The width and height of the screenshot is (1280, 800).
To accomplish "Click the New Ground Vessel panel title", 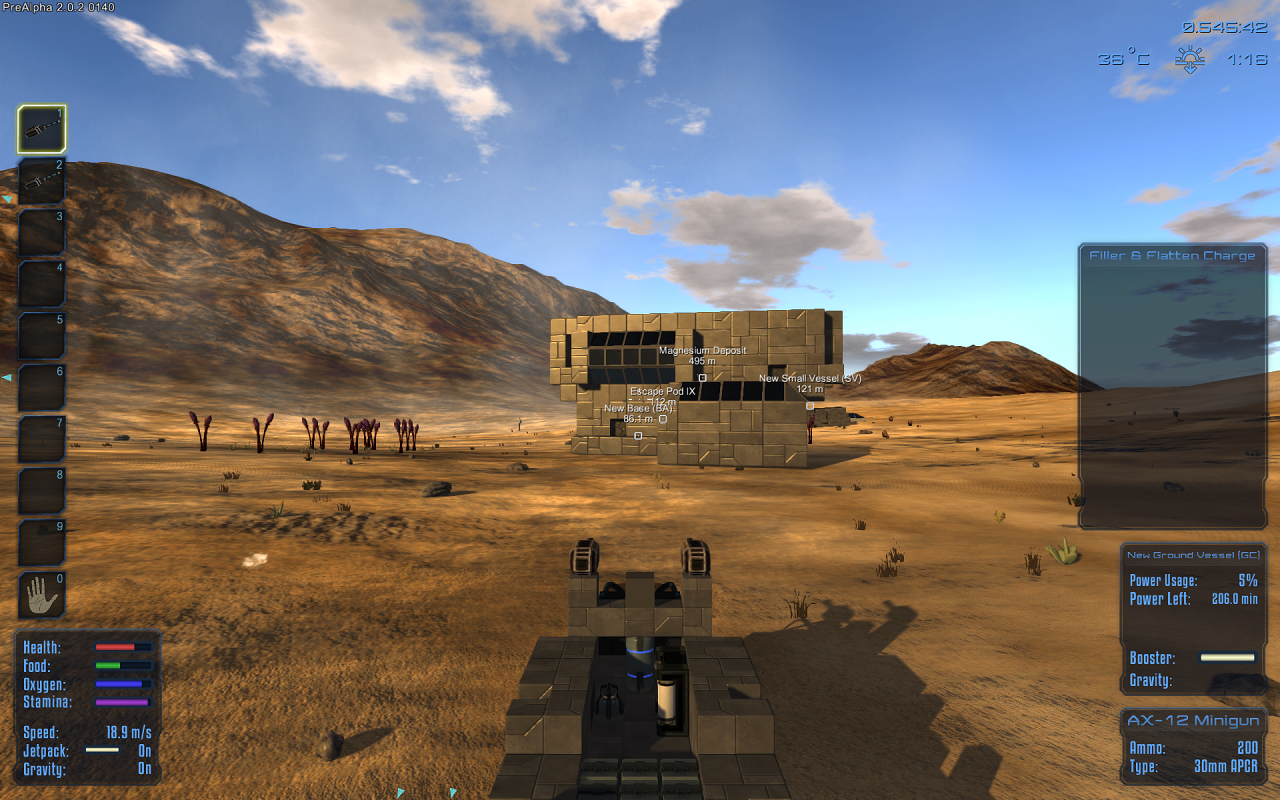I will [x=1193, y=555].
